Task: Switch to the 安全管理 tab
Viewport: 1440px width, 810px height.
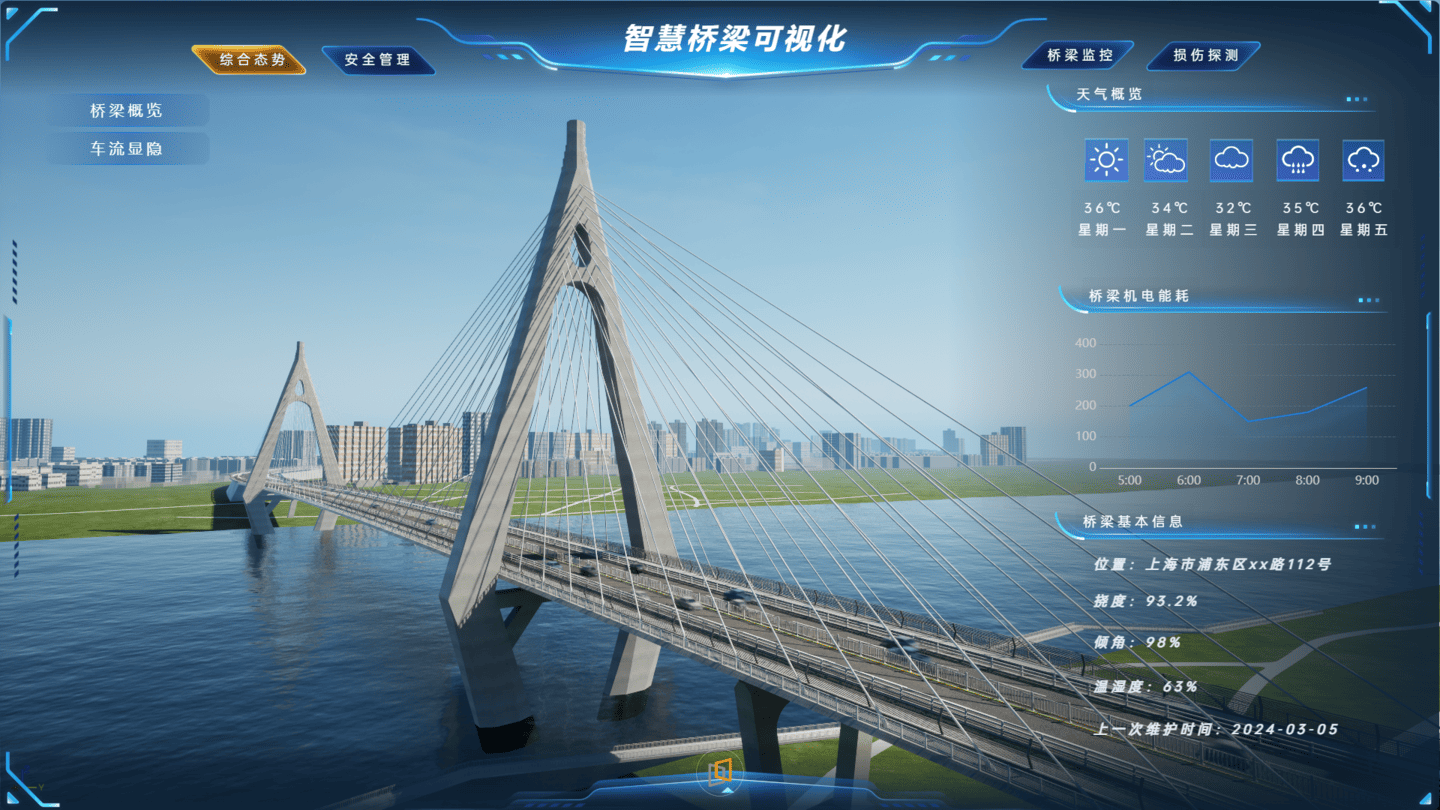Action: point(380,59)
